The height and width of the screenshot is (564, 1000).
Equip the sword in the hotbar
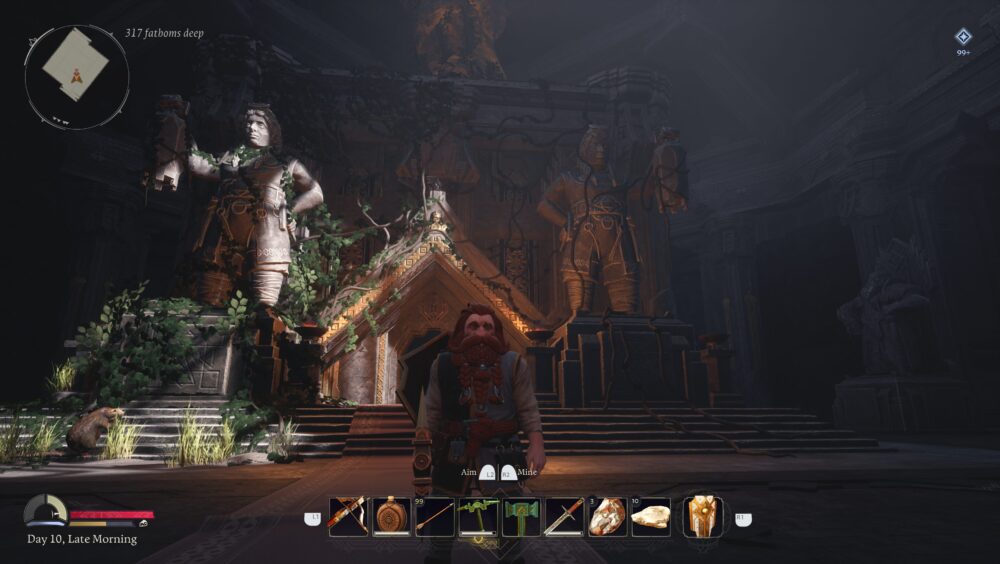564,517
